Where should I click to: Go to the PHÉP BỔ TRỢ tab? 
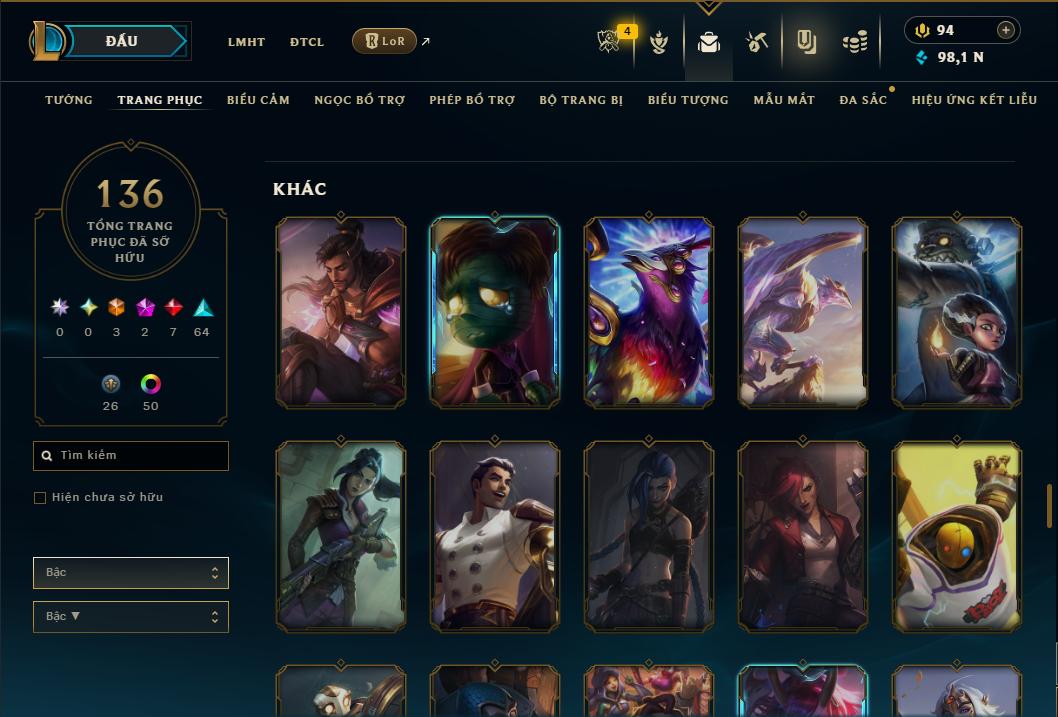click(472, 100)
